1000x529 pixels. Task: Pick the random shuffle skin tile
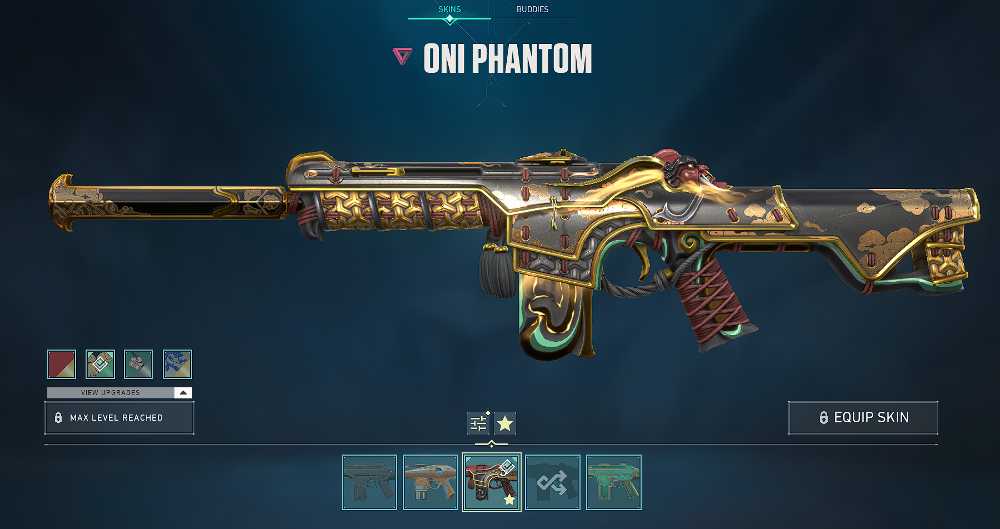pyautogui.click(x=552, y=482)
